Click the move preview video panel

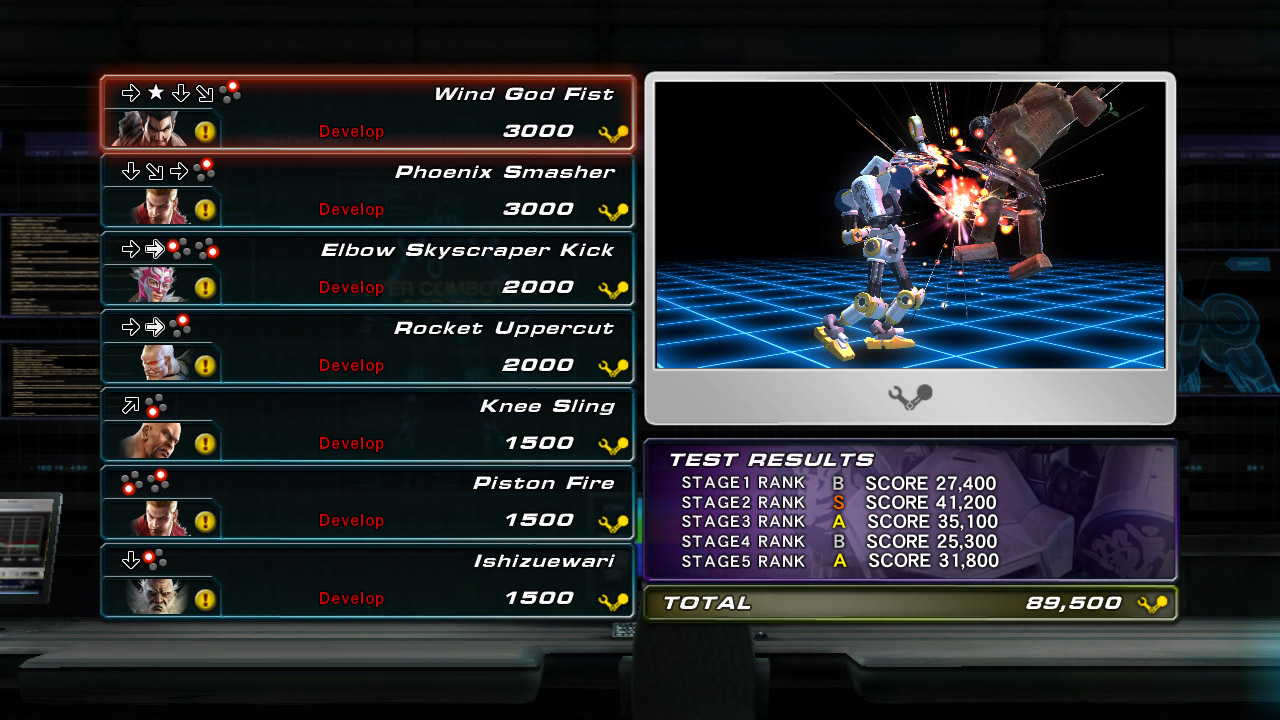point(910,226)
